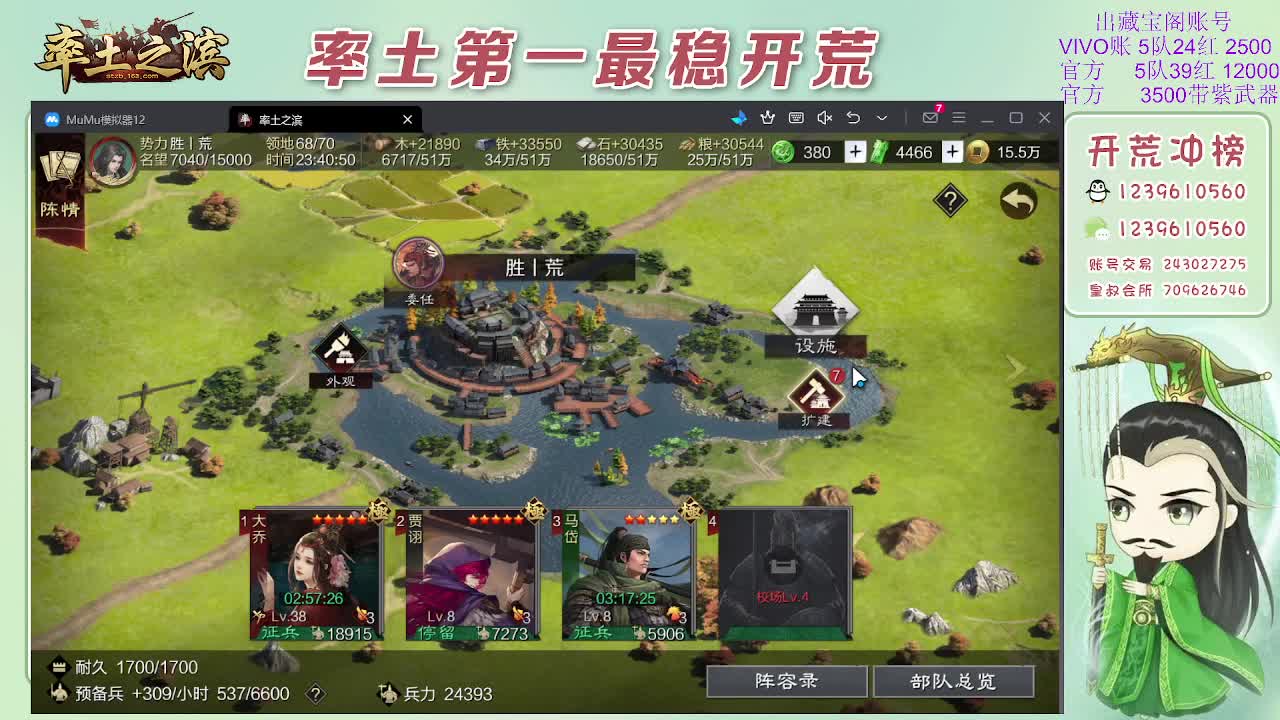Expand the chevron dropdown in MuMu toolbar
Image resolution: width=1280 pixels, height=720 pixels.
tap(881, 118)
